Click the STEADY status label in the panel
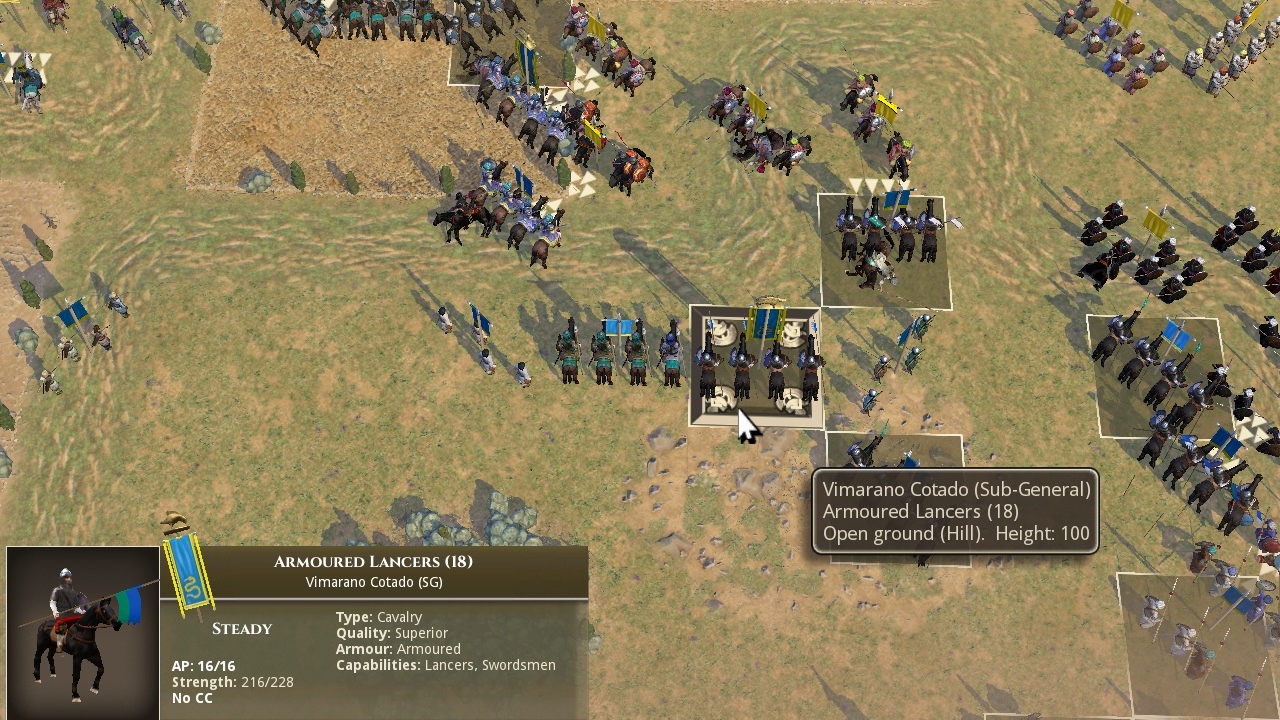 pyautogui.click(x=244, y=628)
